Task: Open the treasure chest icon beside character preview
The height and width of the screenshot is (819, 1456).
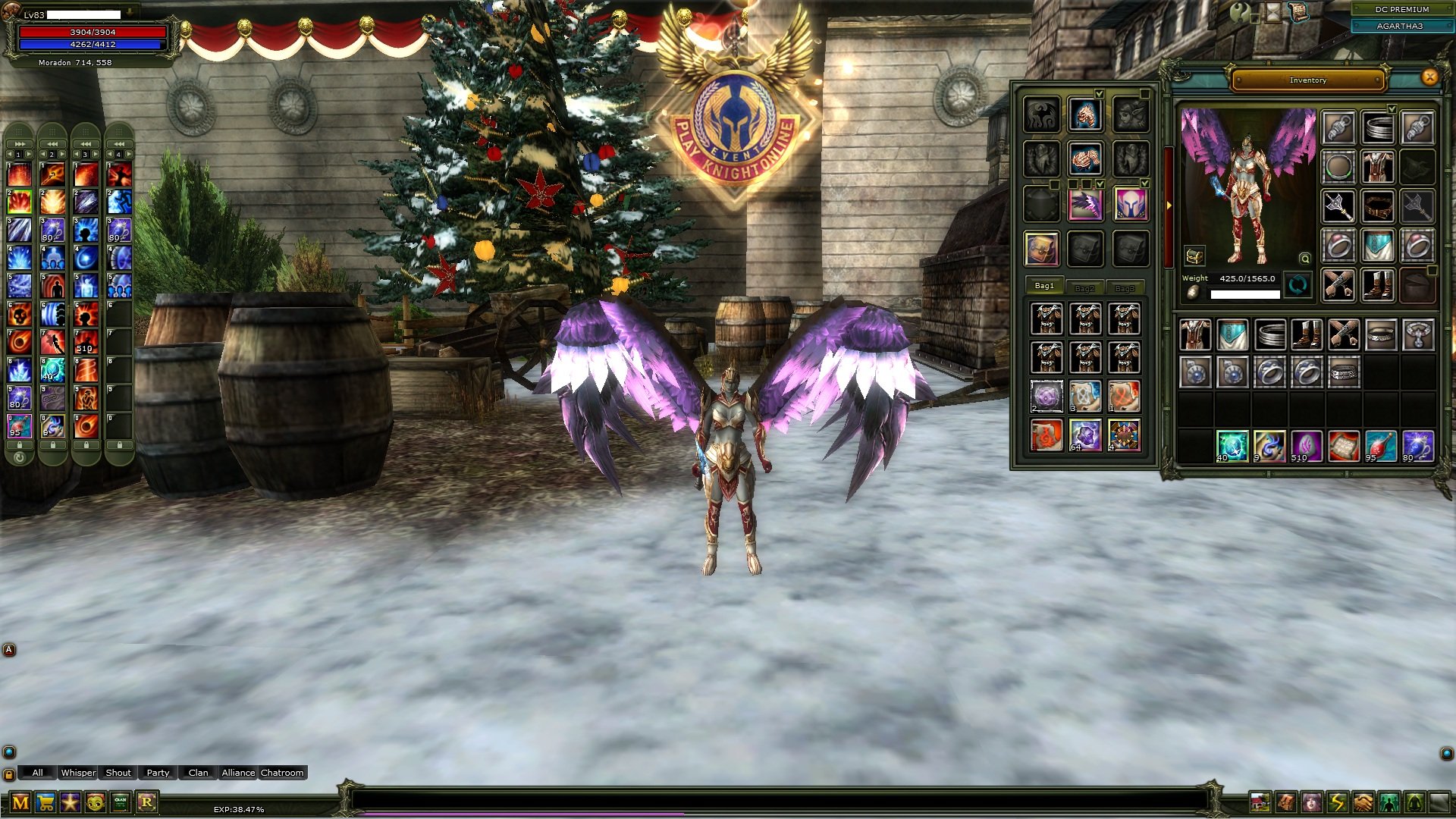Action: (x=1195, y=256)
